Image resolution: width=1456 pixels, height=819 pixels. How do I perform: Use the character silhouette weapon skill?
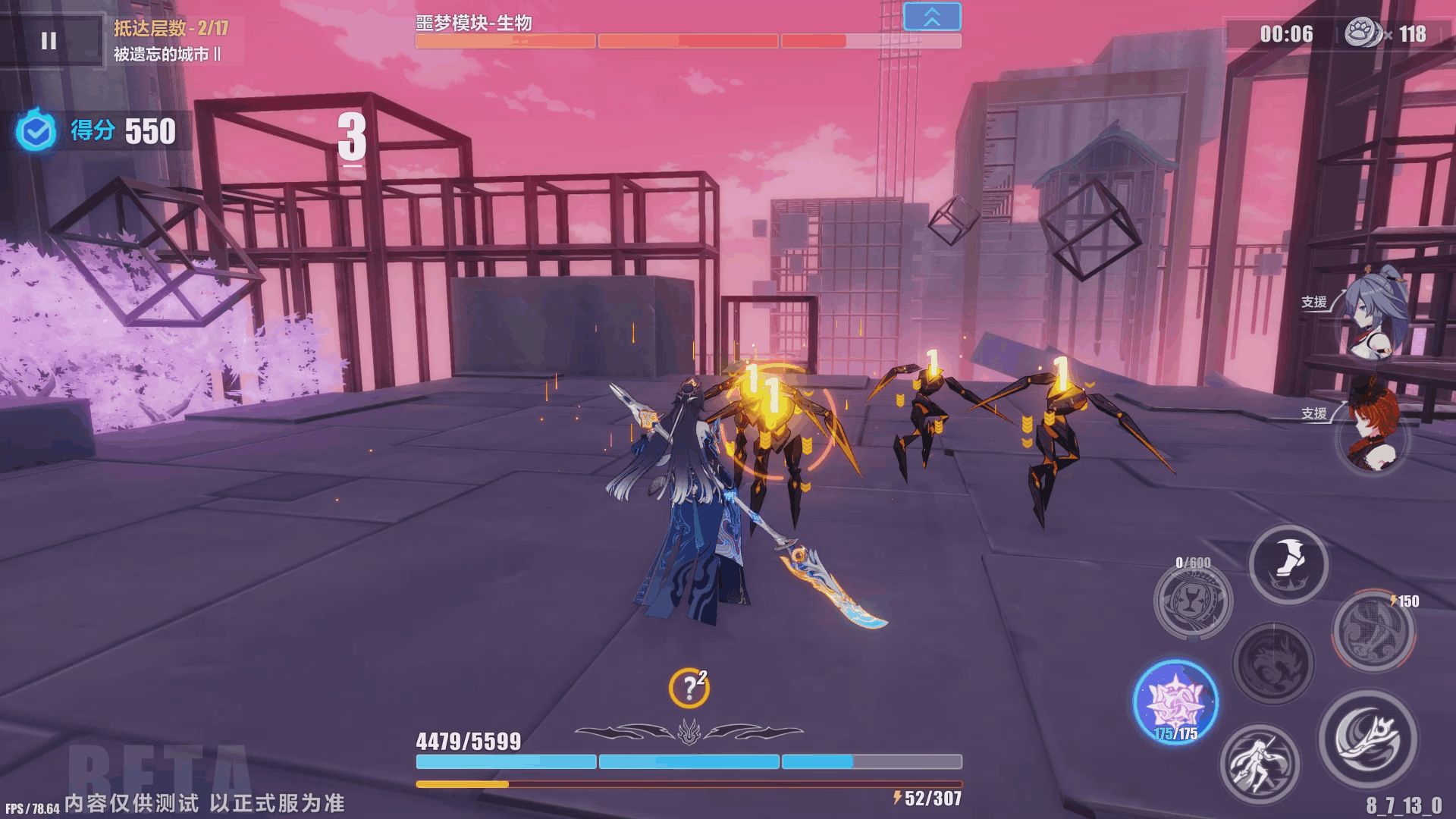[x=1259, y=764]
